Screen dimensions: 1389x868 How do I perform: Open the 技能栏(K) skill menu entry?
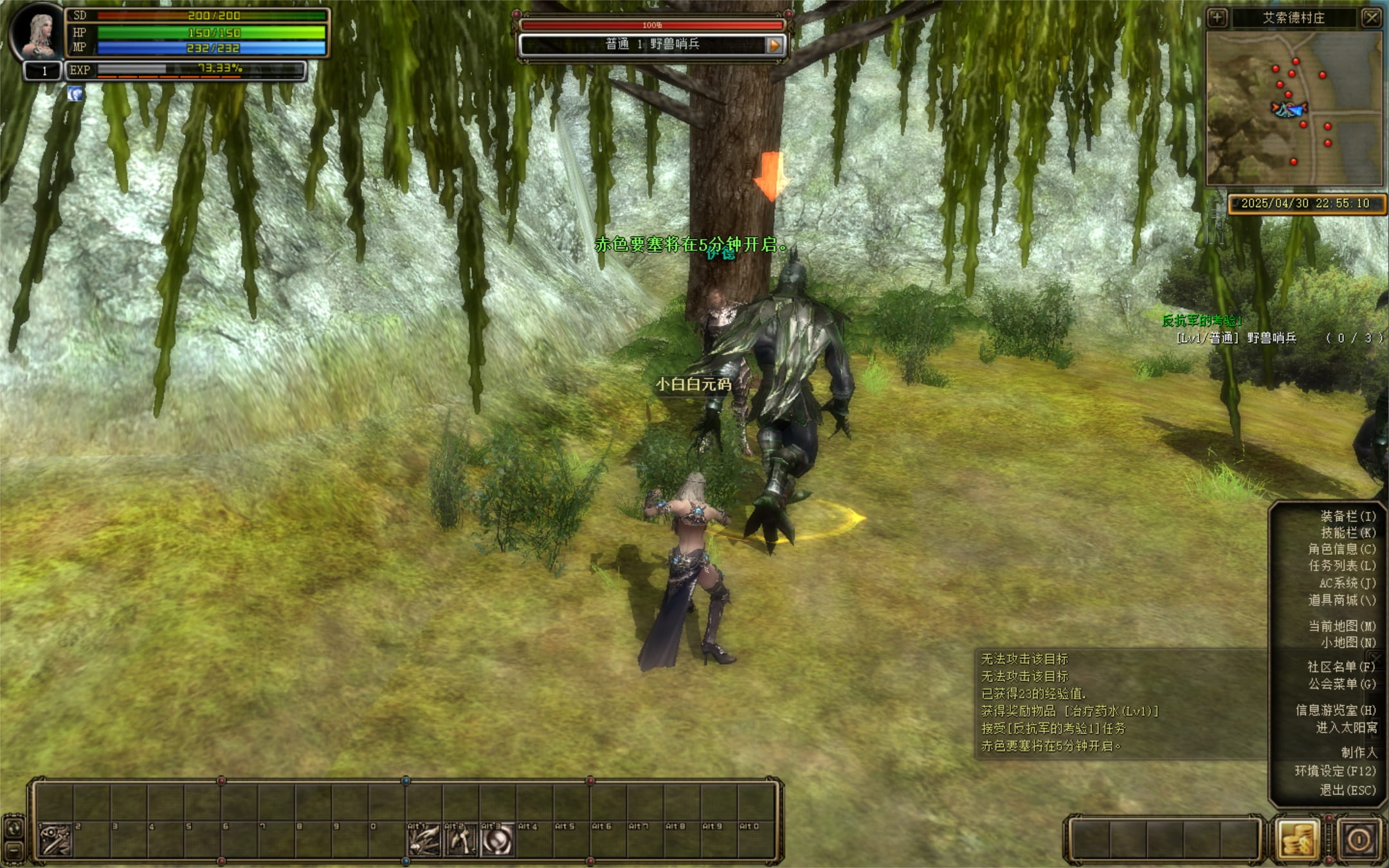coord(1347,532)
